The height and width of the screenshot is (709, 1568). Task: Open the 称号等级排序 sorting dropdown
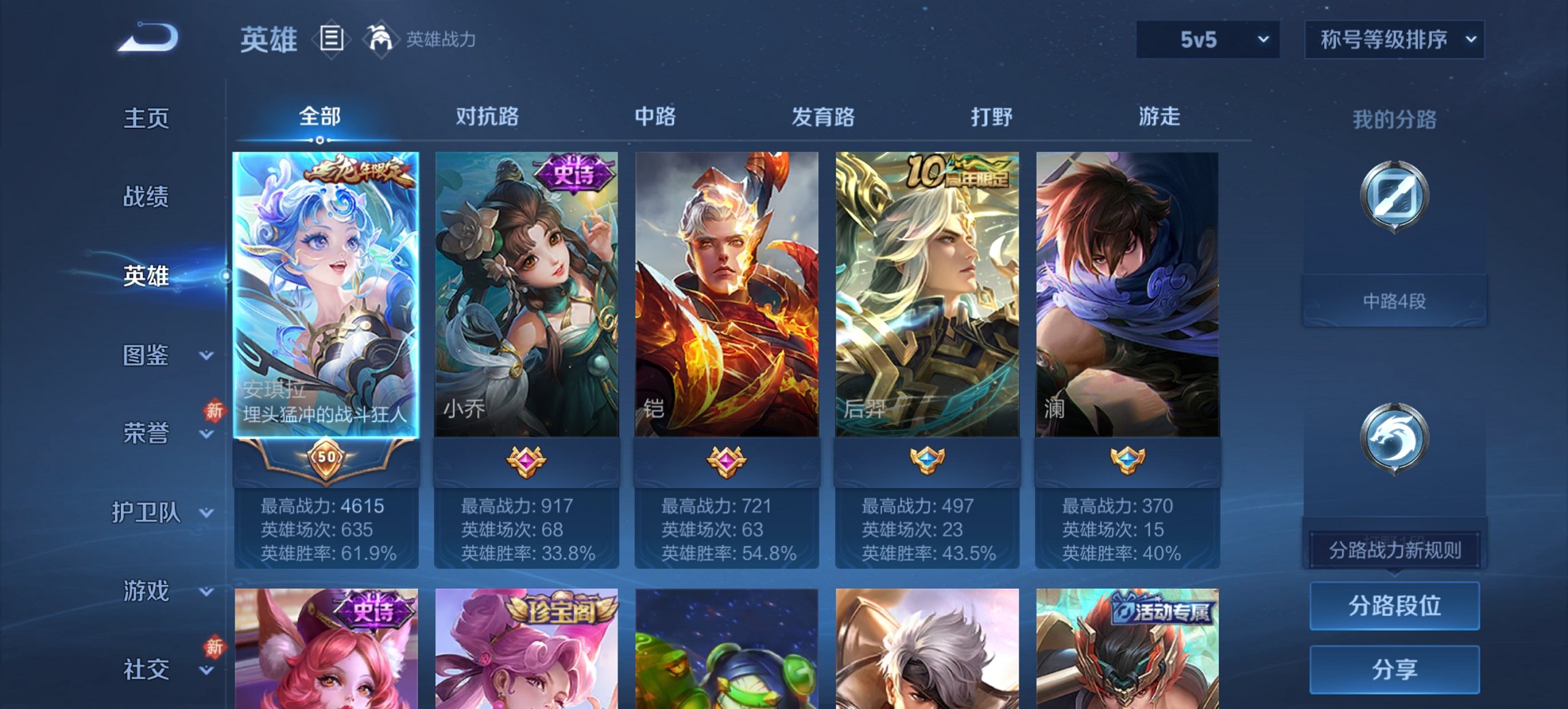click(x=1394, y=40)
